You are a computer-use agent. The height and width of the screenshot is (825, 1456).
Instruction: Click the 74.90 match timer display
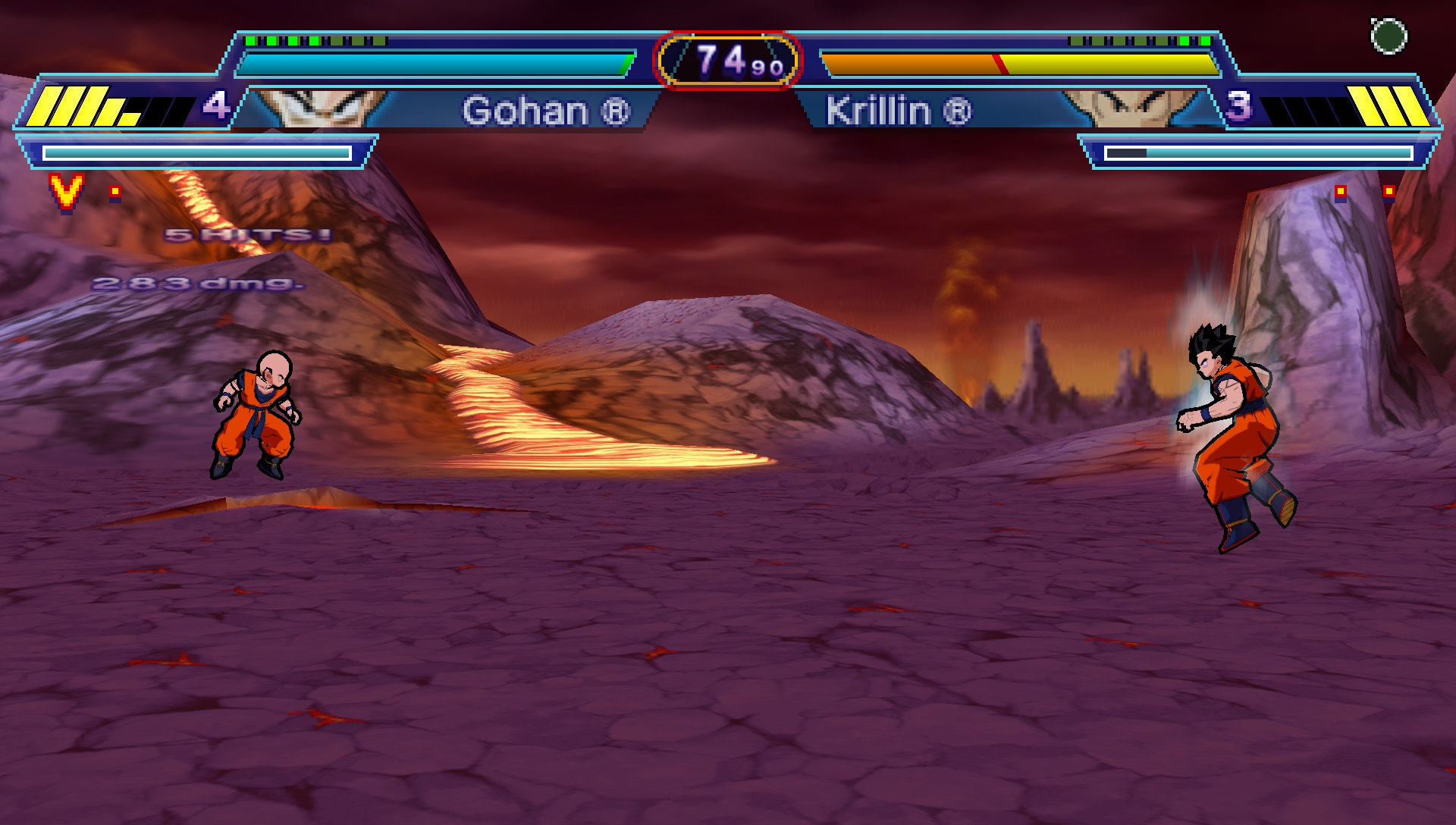(726, 57)
